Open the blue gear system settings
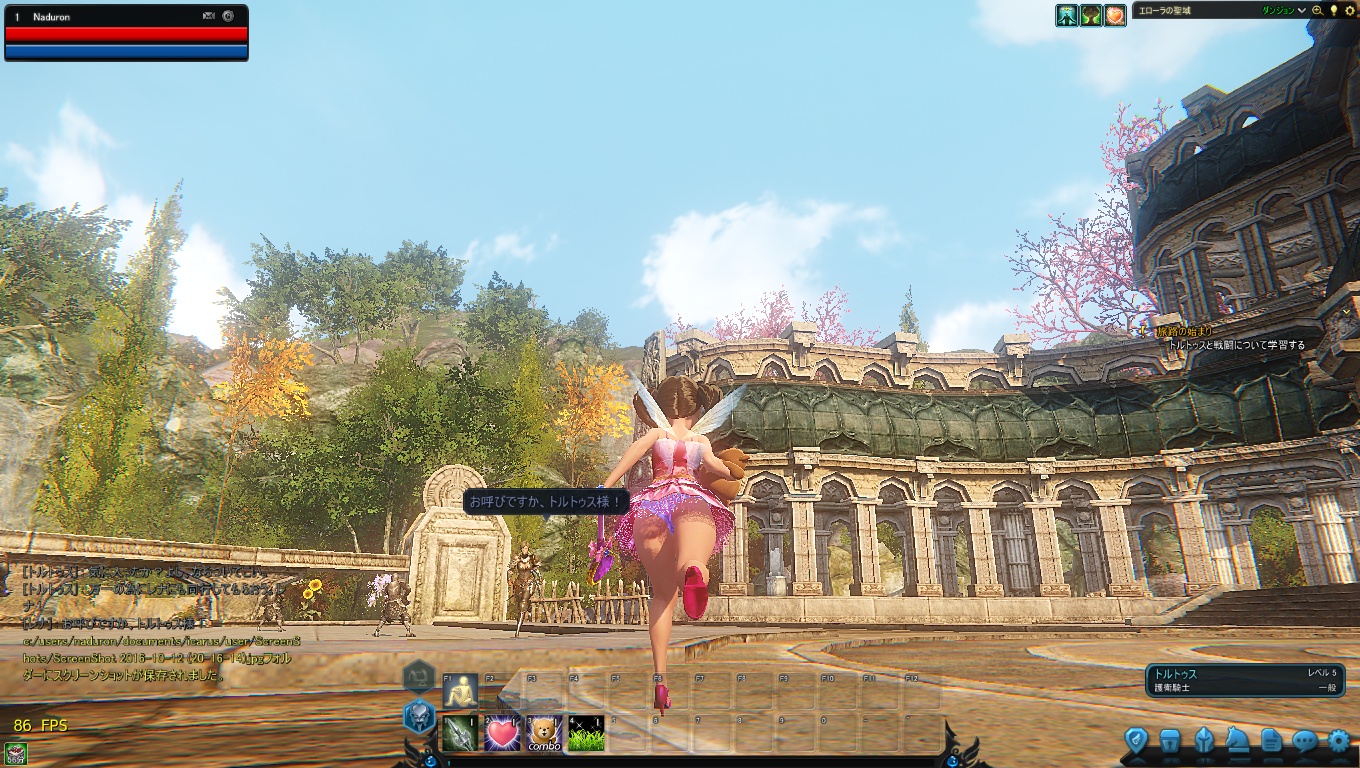This screenshot has width=1360, height=768. 1339,741
